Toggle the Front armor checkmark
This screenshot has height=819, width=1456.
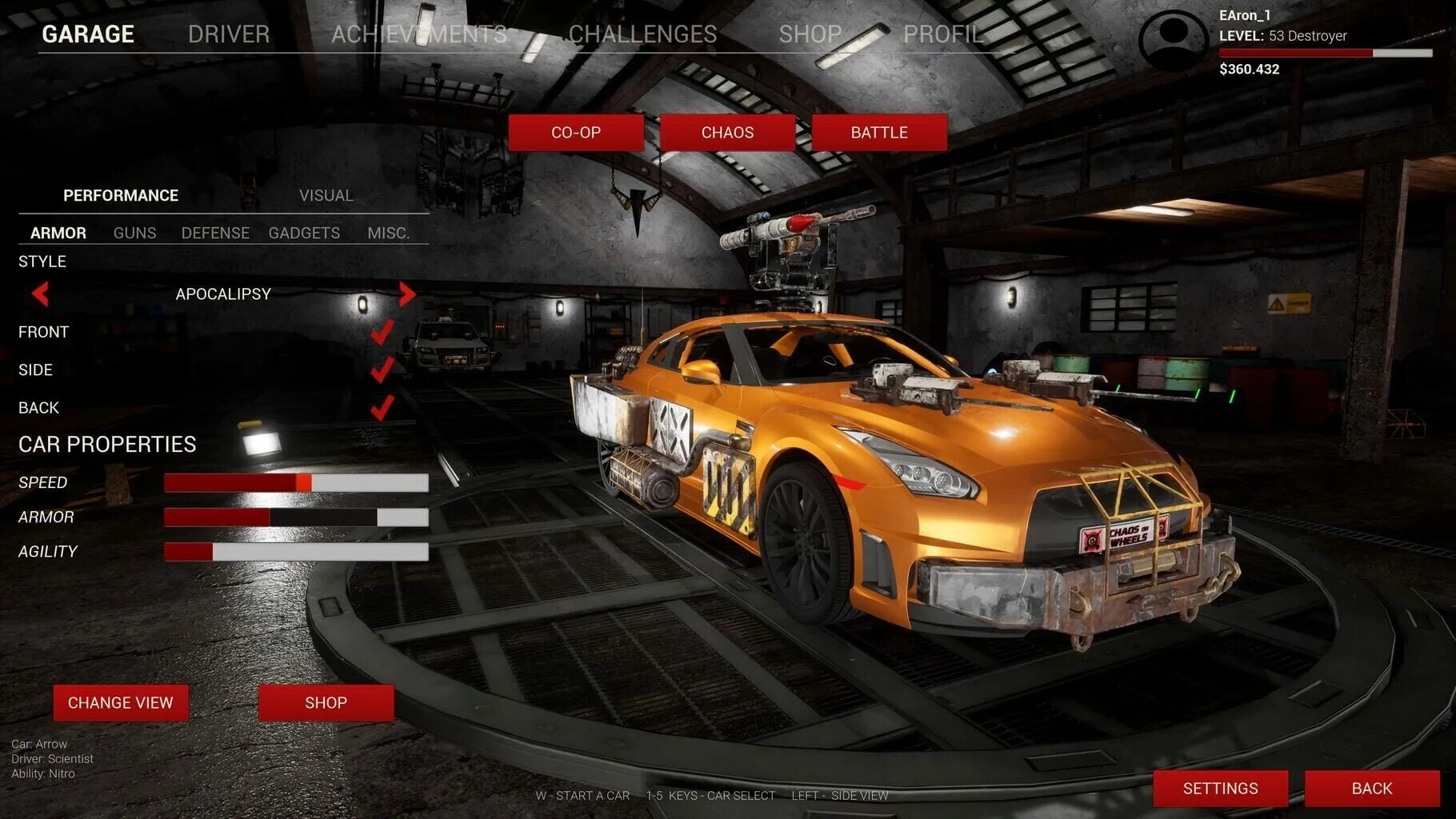click(x=382, y=332)
